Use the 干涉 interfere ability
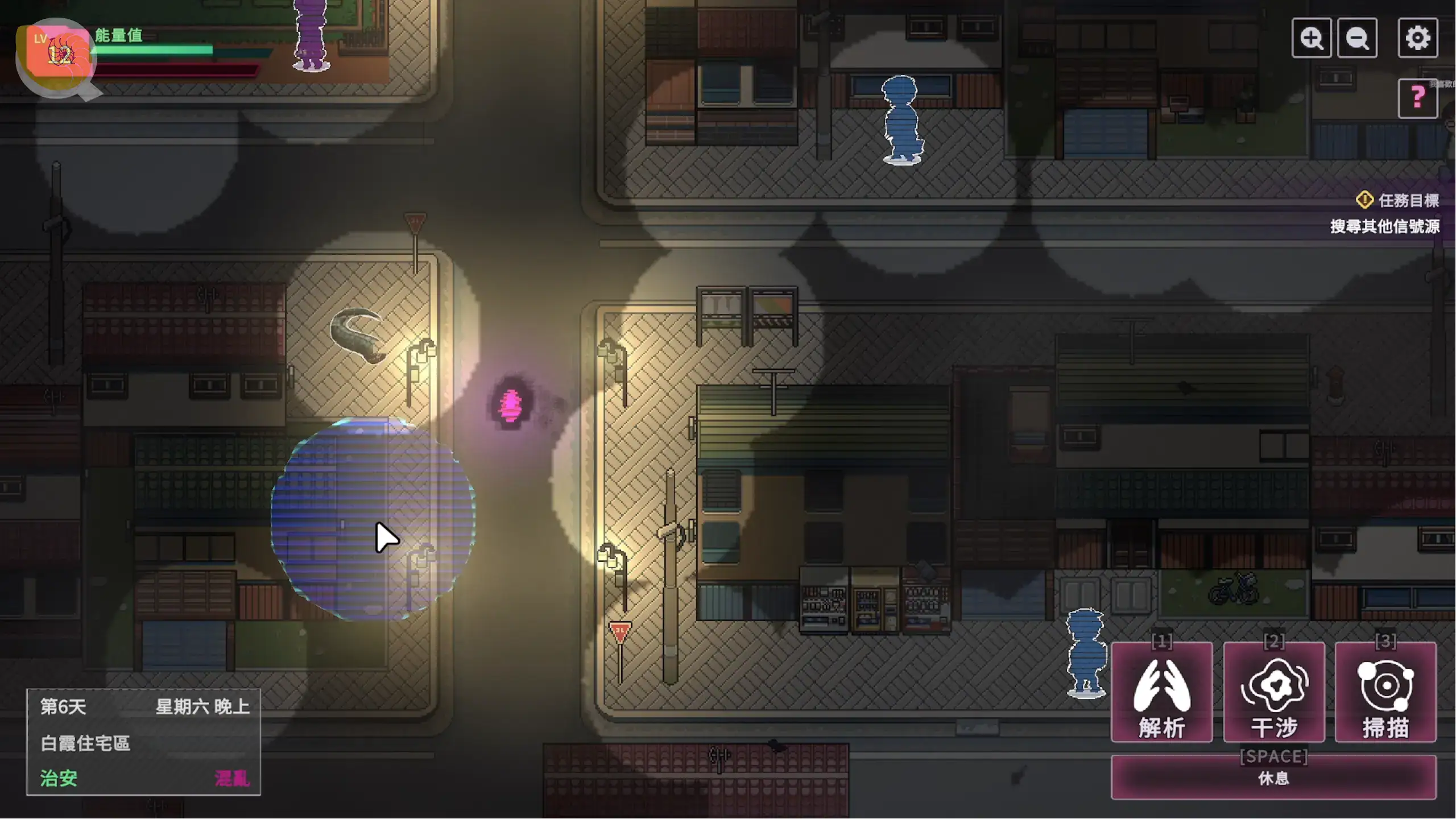 [x=1274, y=692]
